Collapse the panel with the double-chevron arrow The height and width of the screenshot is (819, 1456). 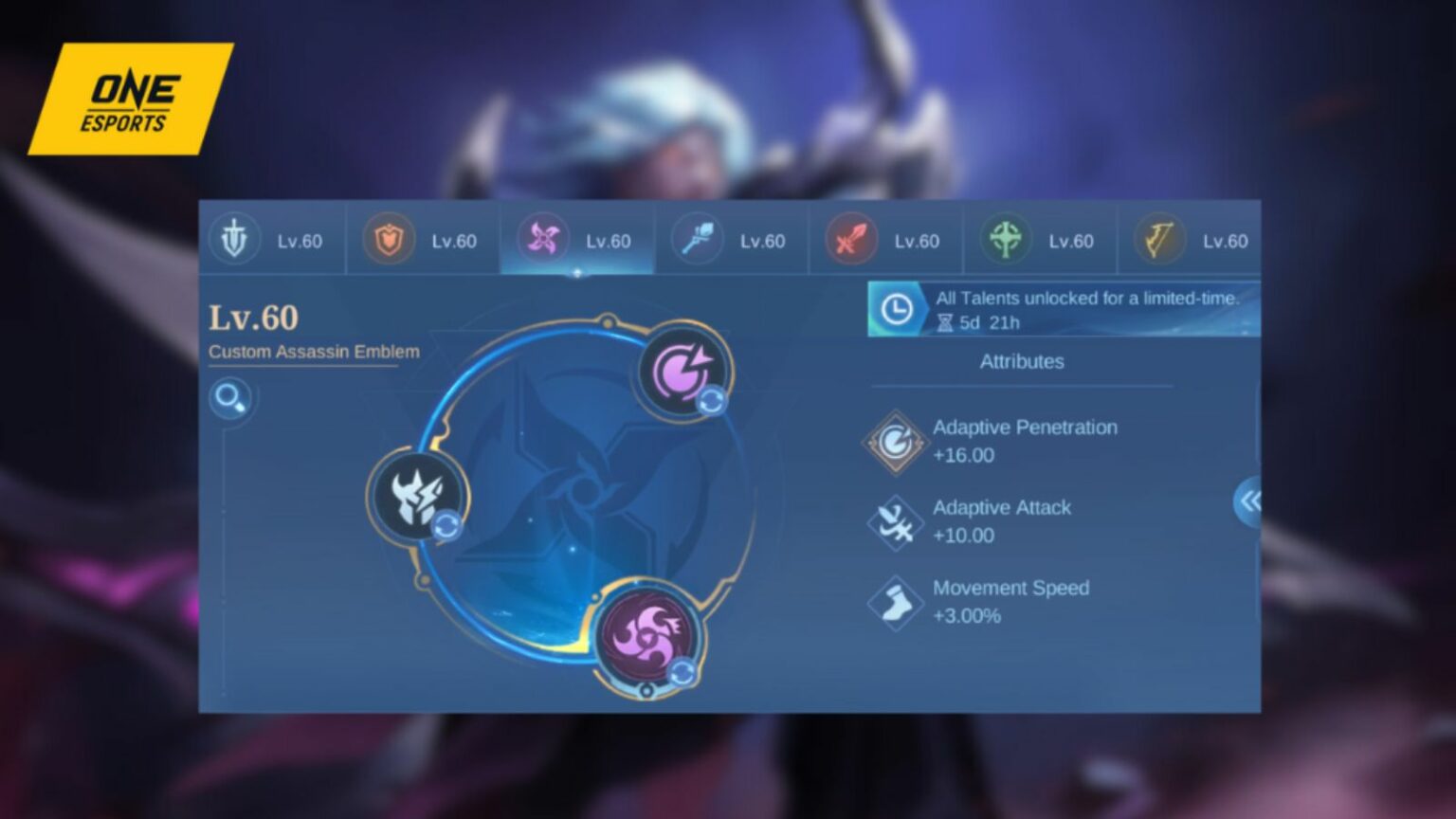click(x=1248, y=500)
